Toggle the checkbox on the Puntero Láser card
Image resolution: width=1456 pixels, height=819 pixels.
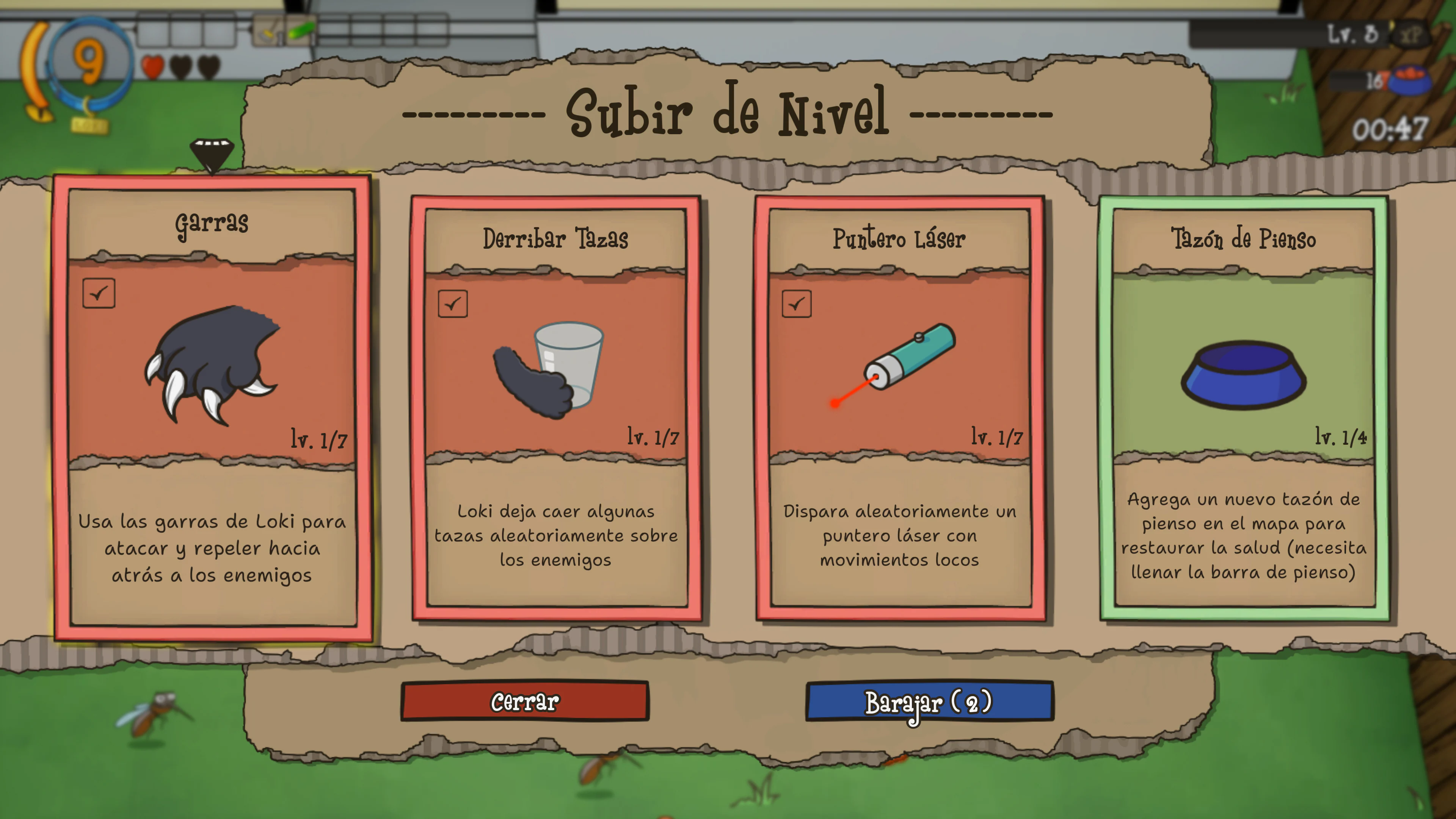pyautogui.click(x=797, y=304)
